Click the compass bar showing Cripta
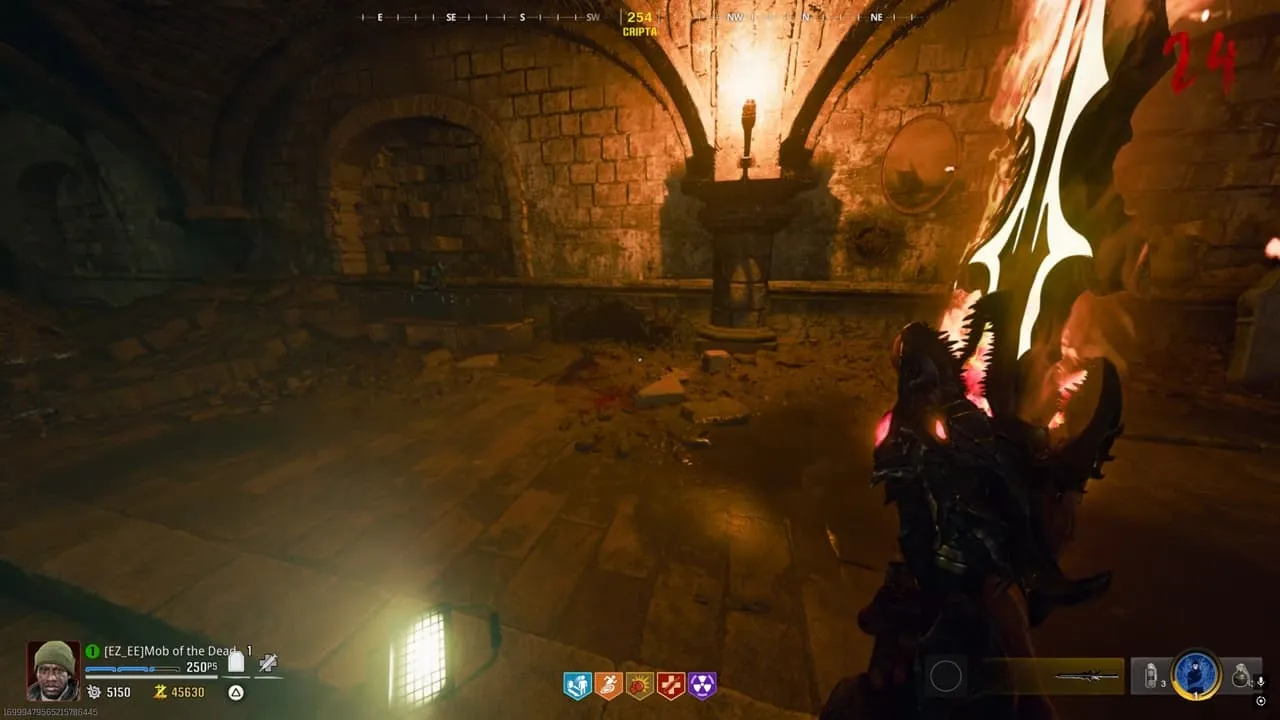1280x720 pixels. coord(639,18)
